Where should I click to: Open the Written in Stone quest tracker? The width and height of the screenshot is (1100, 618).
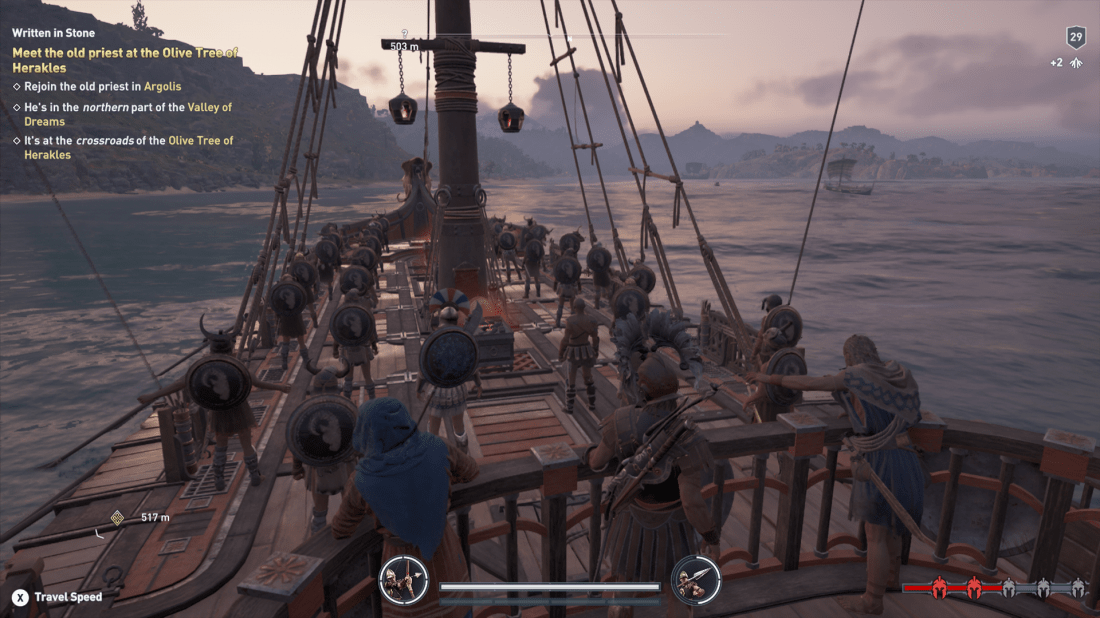(x=53, y=33)
